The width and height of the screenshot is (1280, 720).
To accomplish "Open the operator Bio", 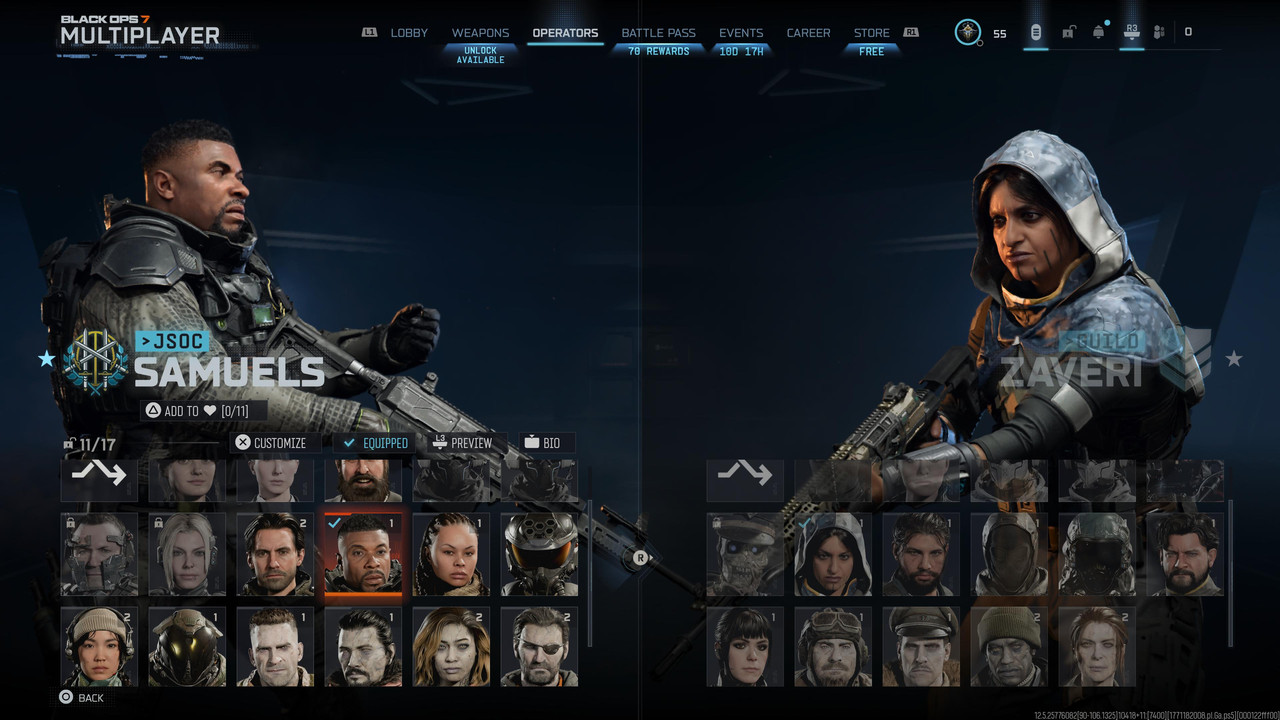I will pyautogui.click(x=543, y=443).
